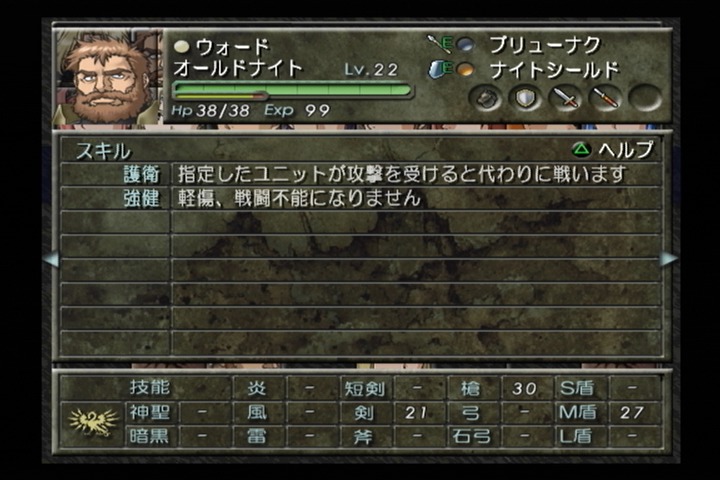Click ウォード's character portrait
This screenshot has height=480, width=720.
(x=106, y=78)
